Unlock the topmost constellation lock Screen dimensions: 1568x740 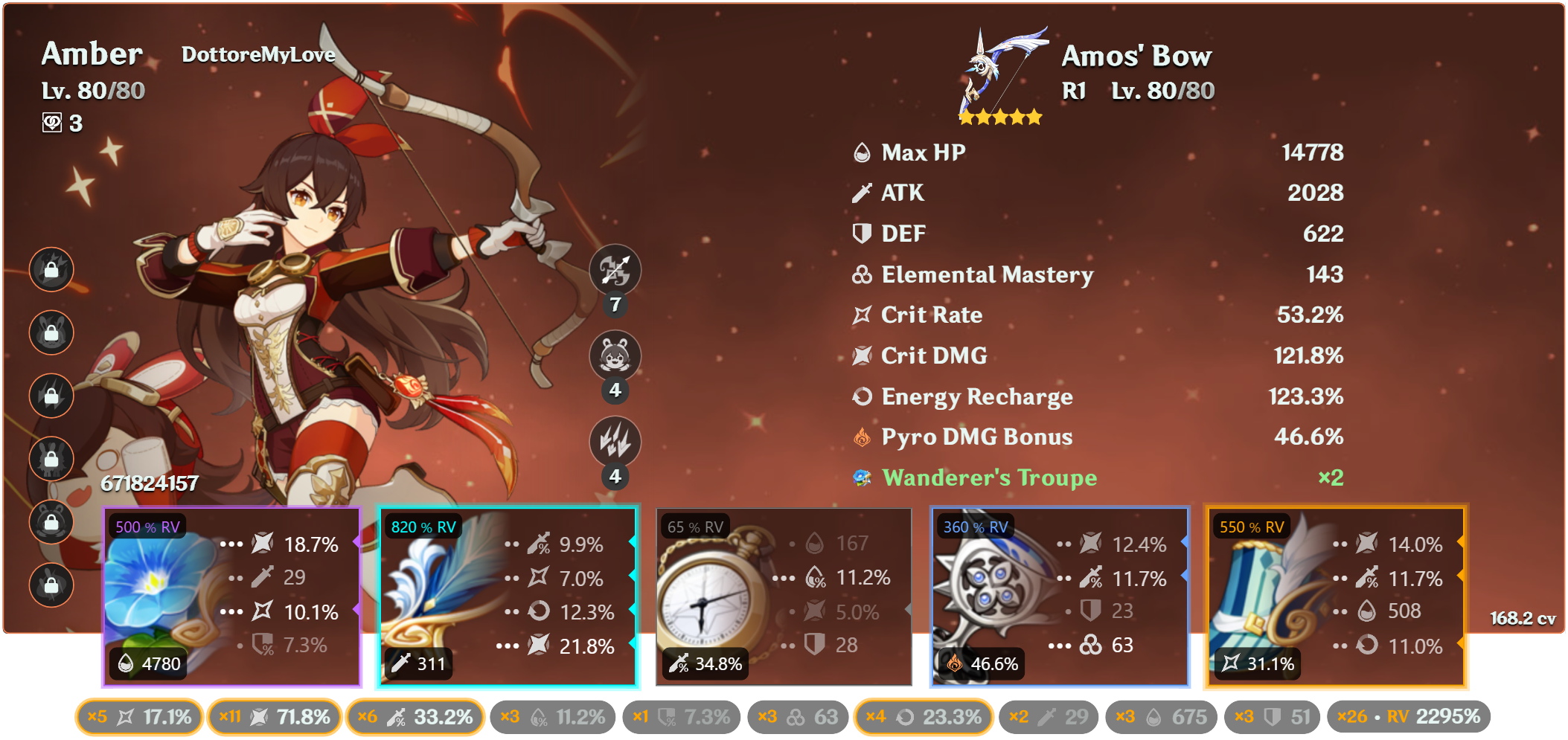51,271
